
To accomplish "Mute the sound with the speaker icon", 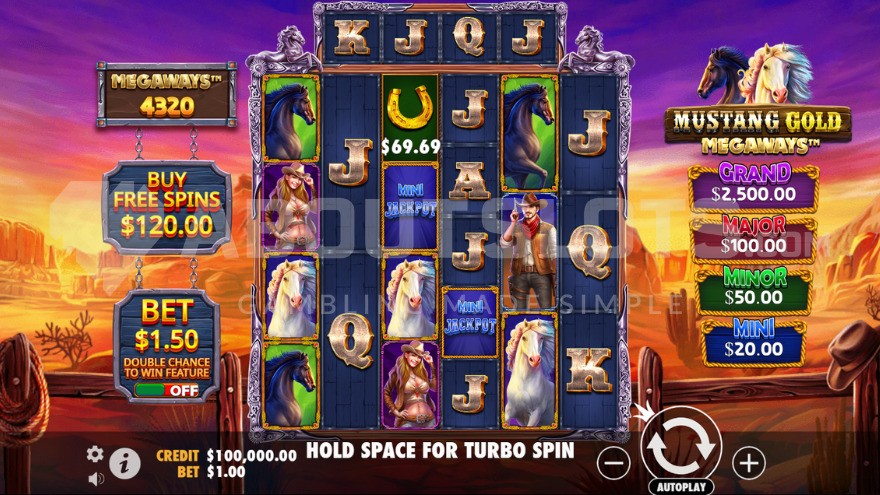I will (x=96, y=479).
